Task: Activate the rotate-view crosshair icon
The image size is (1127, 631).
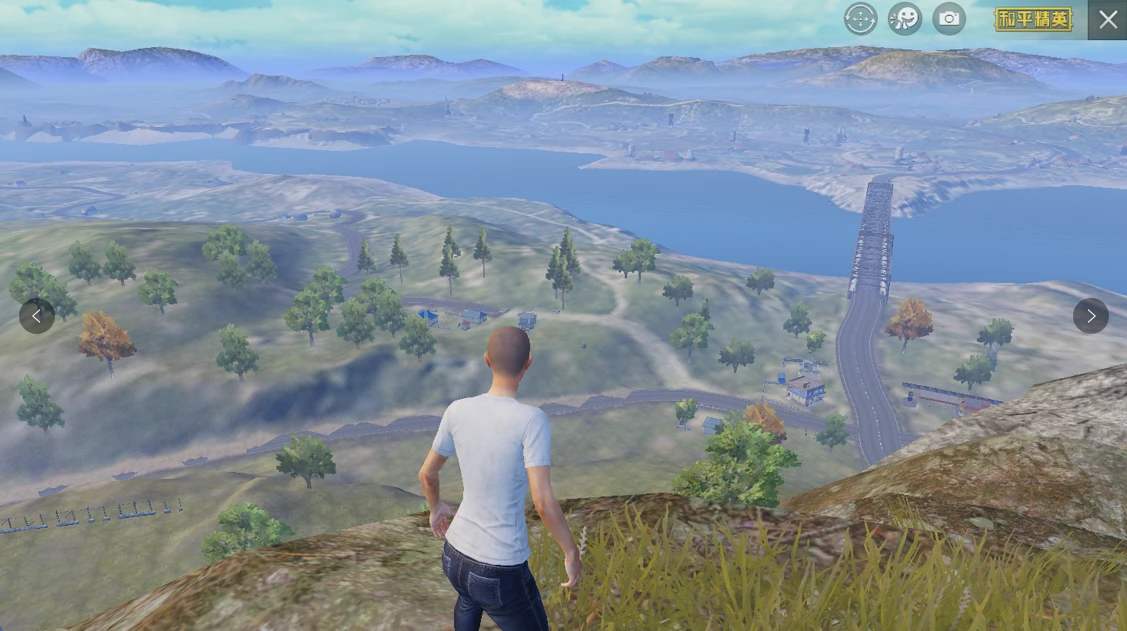Action: click(860, 18)
